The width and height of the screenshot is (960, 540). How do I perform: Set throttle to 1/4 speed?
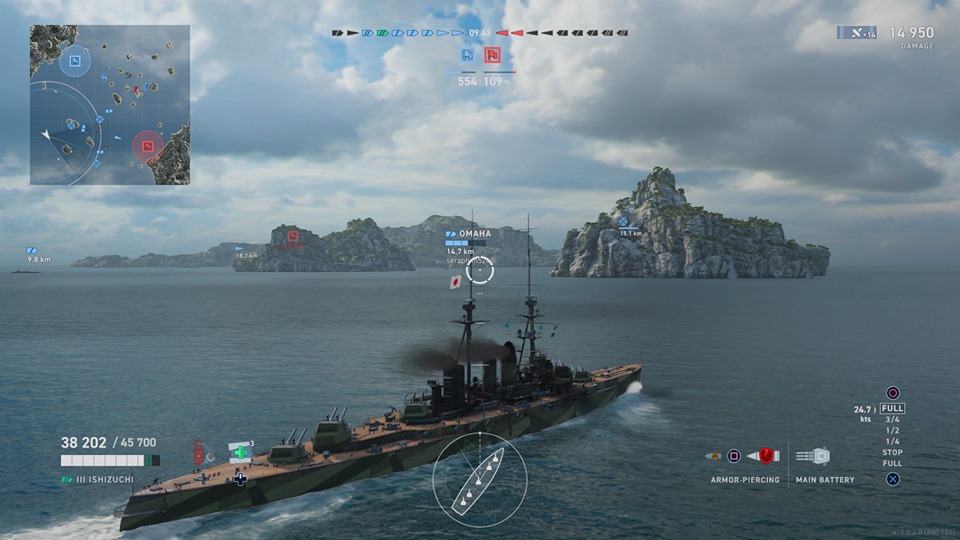pos(892,442)
